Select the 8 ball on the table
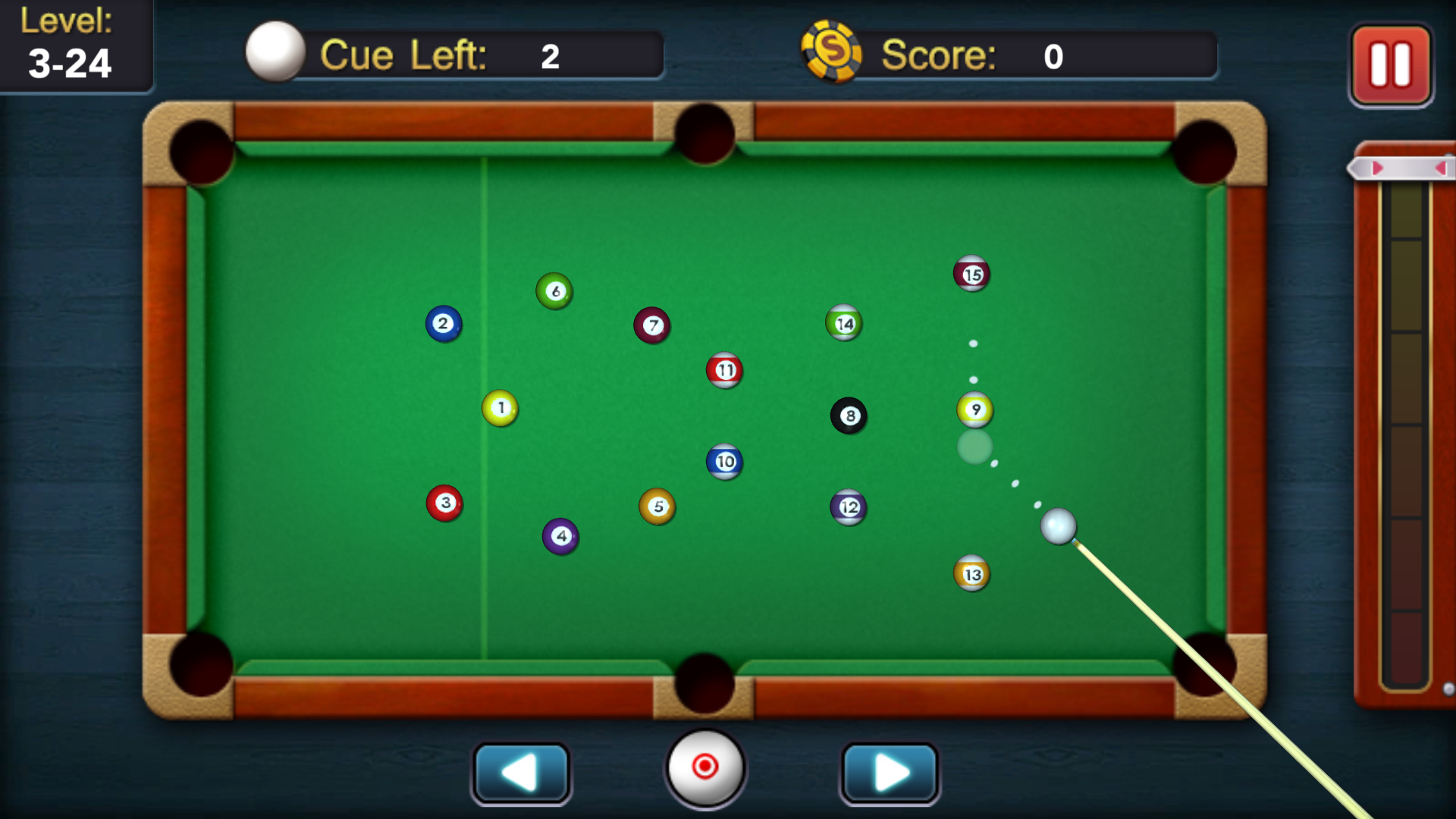 pyautogui.click(x=850, y=416)
